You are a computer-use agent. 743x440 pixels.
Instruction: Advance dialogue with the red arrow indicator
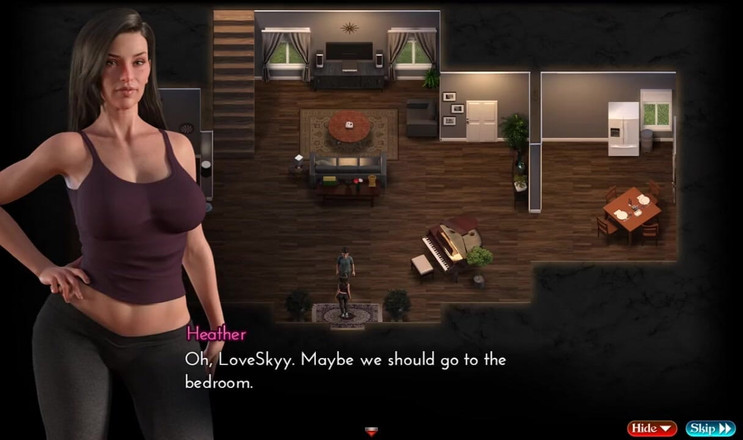tap(371, 431)
